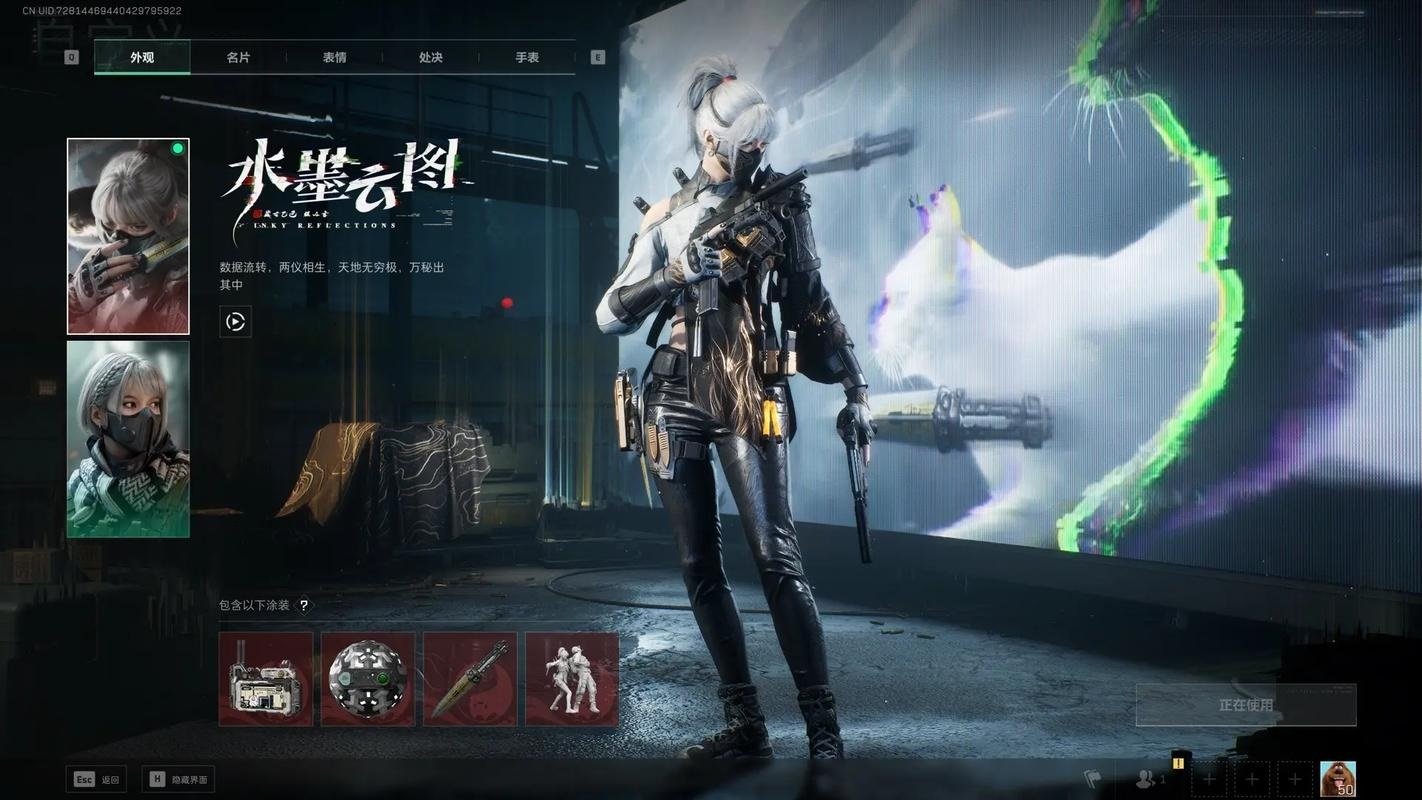Select the equipped hooded skin portrait
1422x800 pixels.
tap(128, 236)
